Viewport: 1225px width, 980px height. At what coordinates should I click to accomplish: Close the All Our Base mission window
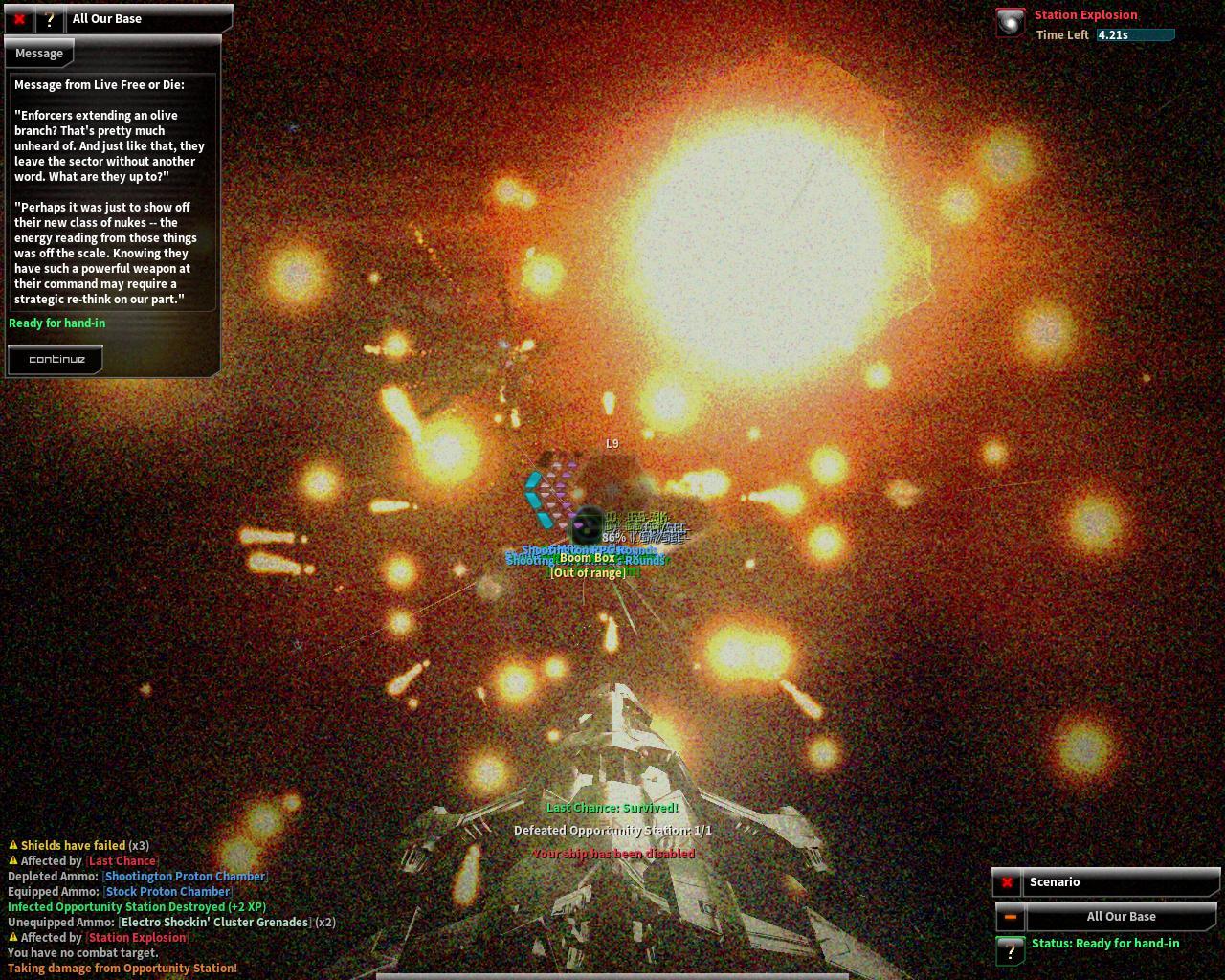tap(19, 19)
